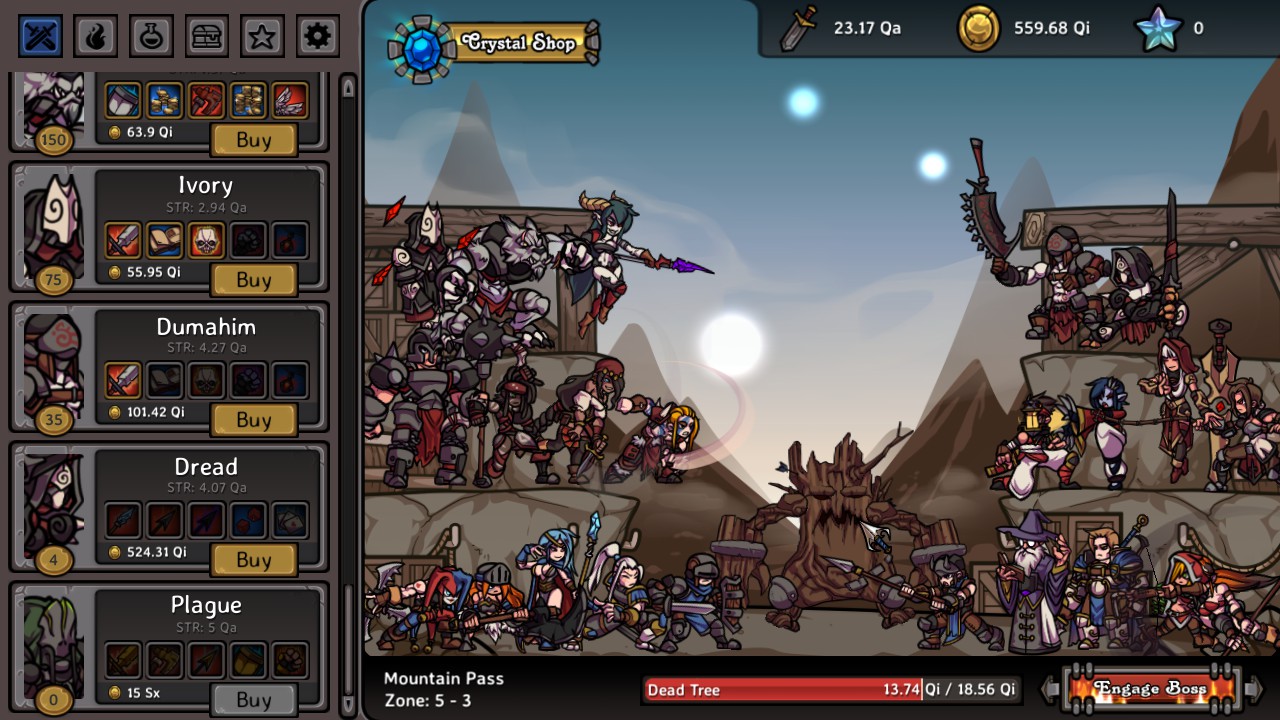Viewport: 1280px width, 720px height.
Task: Click the Dead Tree health bar
Action: (x=830, y=690)
